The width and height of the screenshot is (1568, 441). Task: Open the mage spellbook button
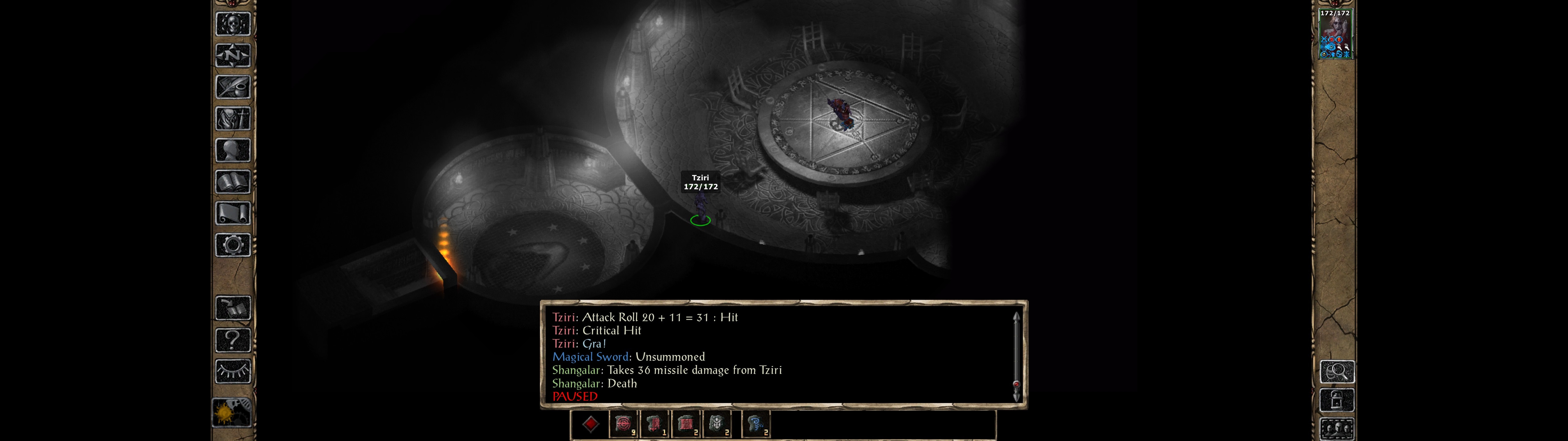(232, 182)
